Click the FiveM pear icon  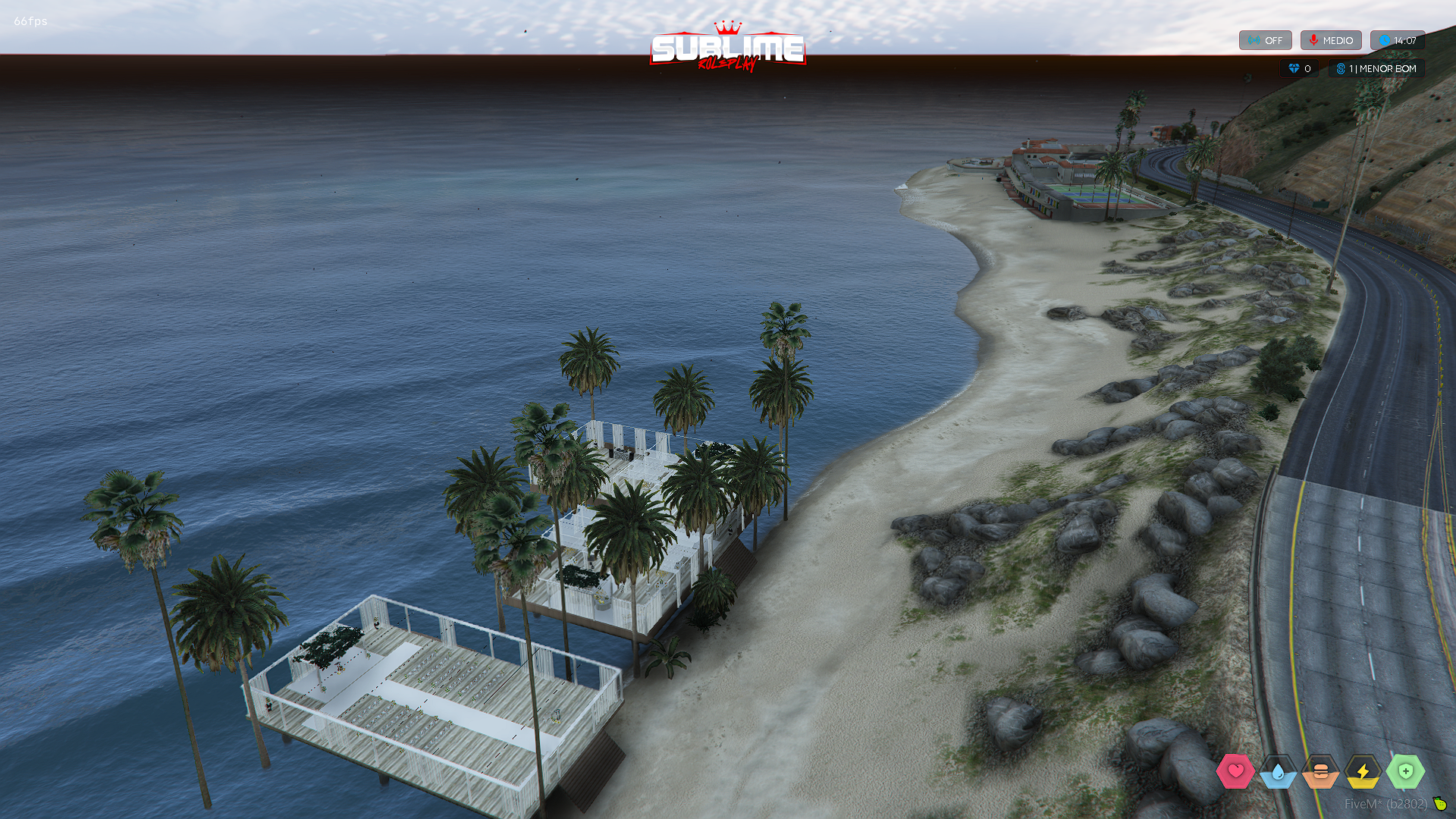(x=1439, y=803)
